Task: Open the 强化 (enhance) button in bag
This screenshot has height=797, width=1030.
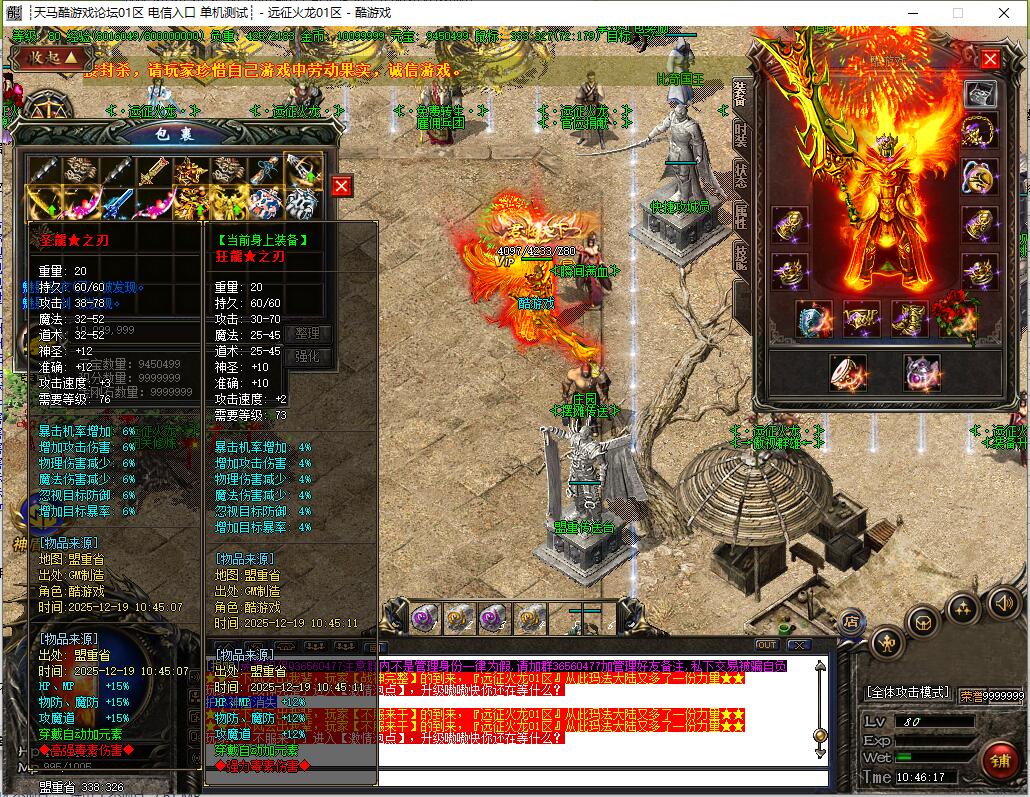Action: click(x=307, y=356)
